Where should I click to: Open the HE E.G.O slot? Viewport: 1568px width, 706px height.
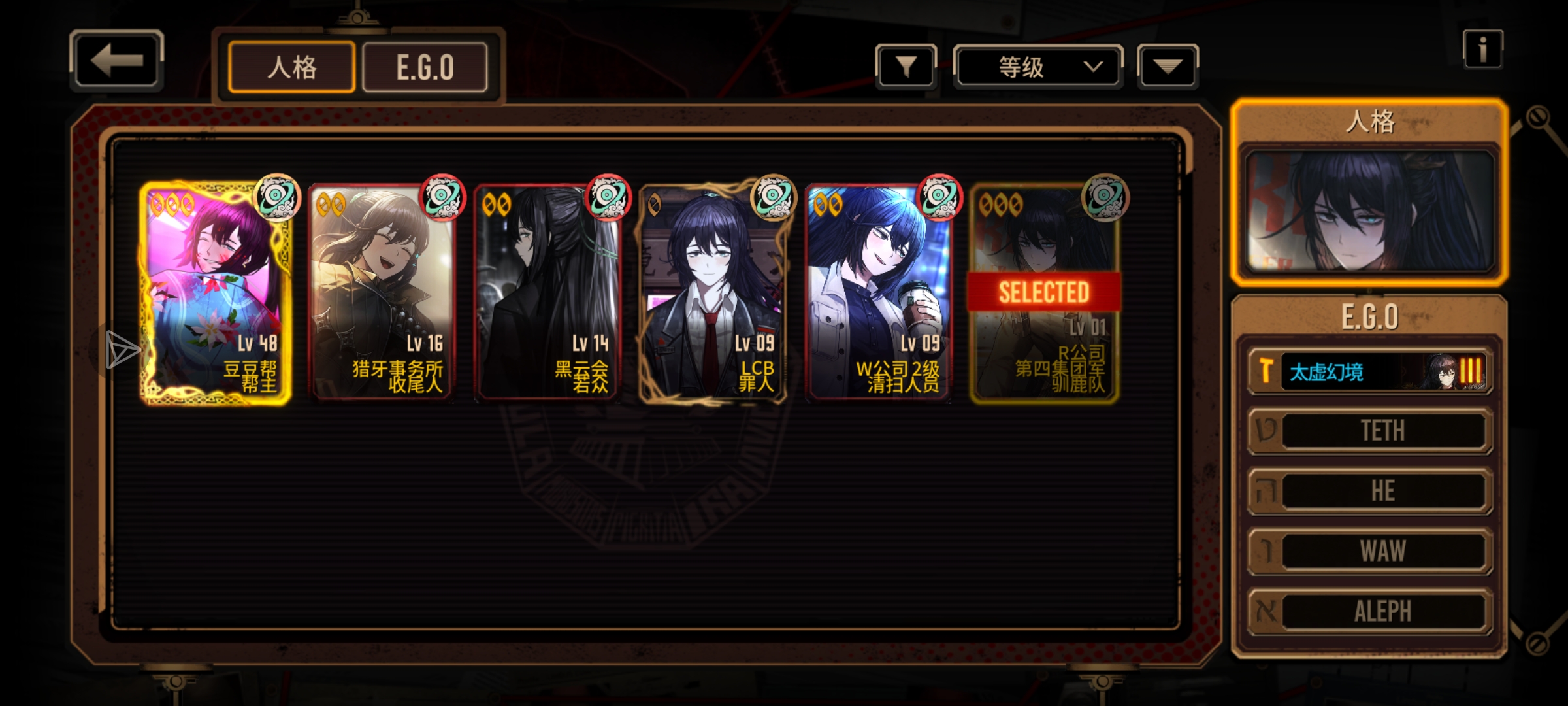(1369, 491)
